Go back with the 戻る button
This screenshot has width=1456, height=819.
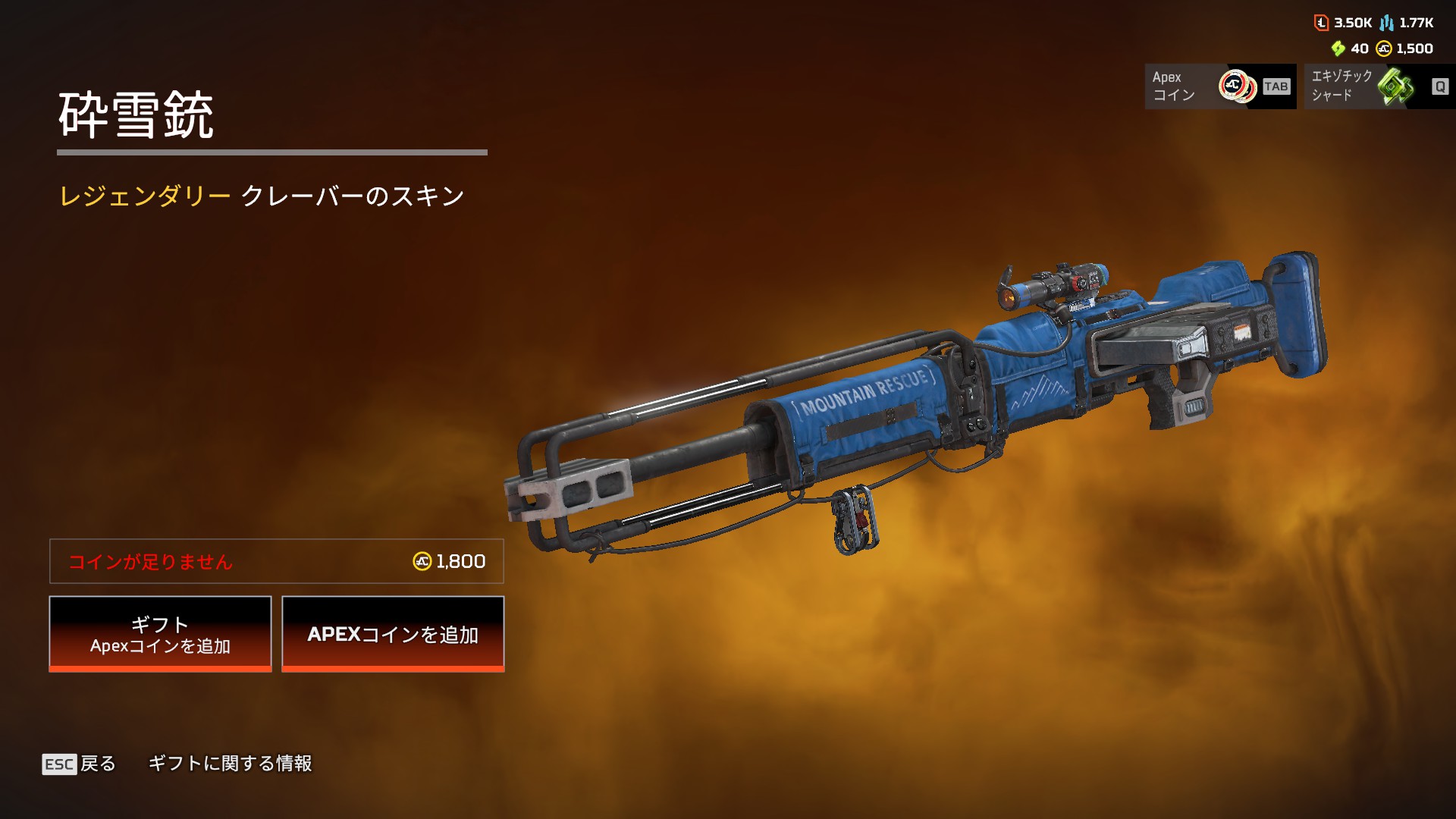(x=80, y=764)
